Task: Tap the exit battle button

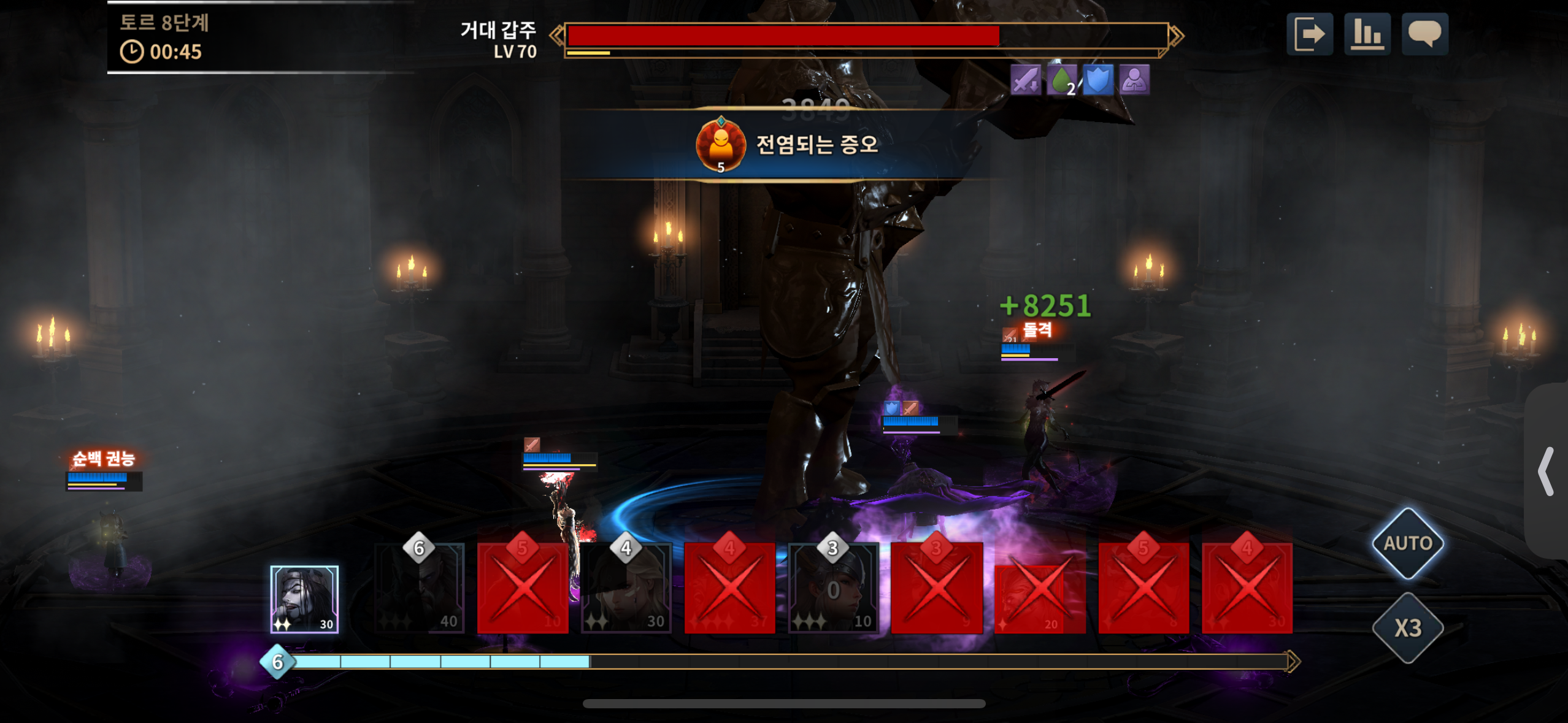Action: 1309,34
